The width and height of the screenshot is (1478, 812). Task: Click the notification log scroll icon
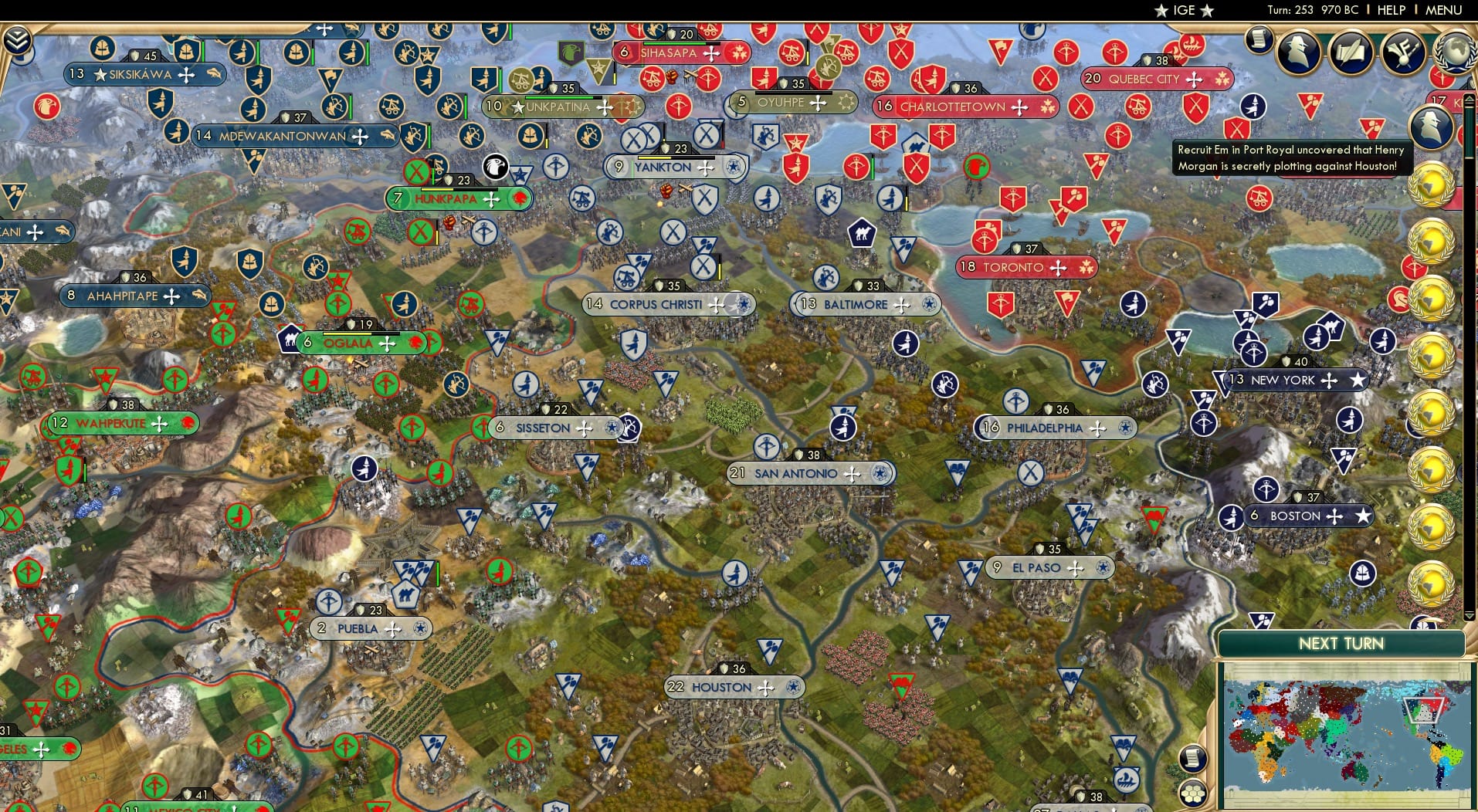click(x=1259, y=40)
